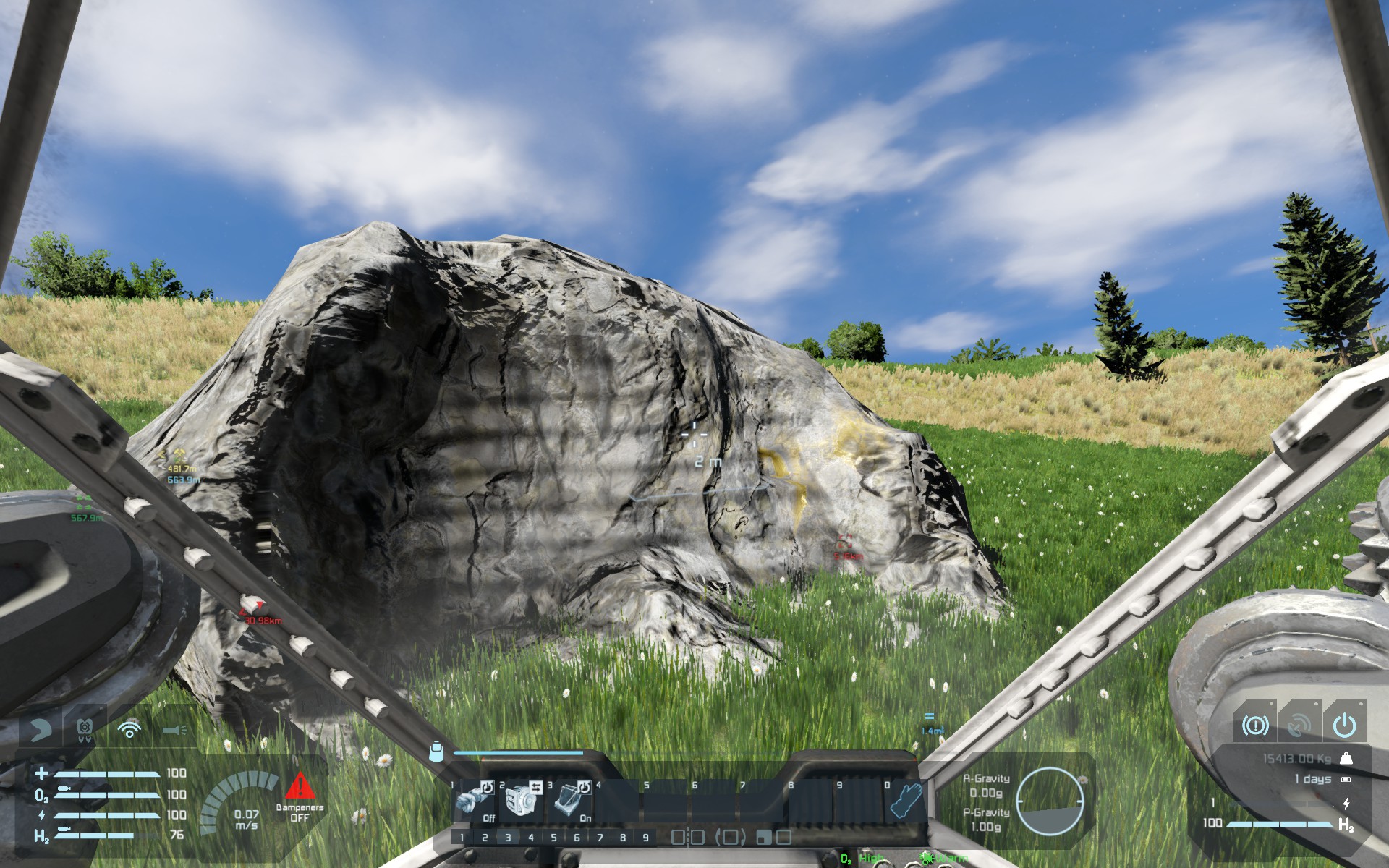Switch to toolbar page 9
Screen dimensions: 1389x868
pyautogui.click(x=646, y=838)
